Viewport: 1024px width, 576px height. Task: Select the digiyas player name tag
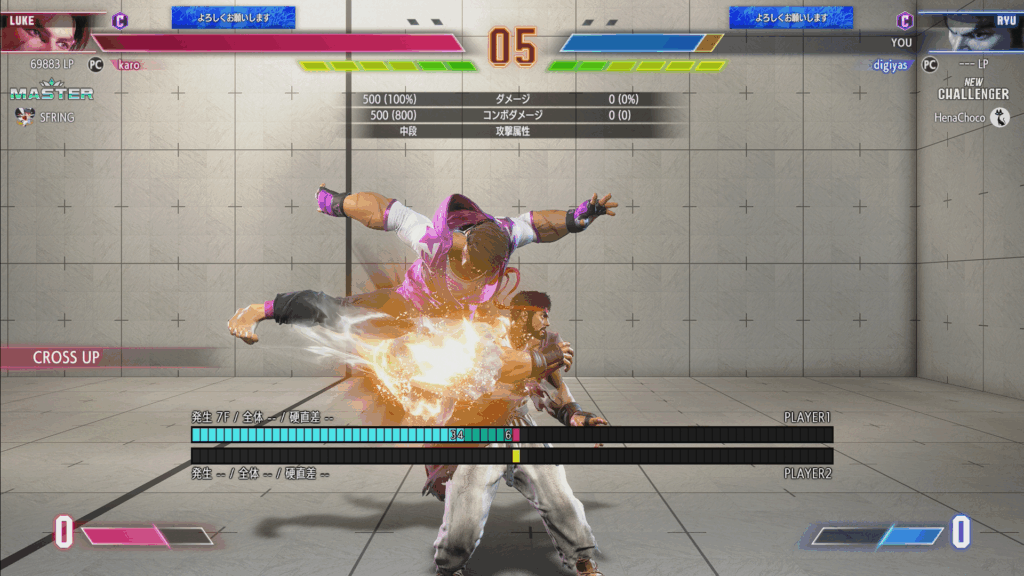pyautogui.click(x=889, y=64)
